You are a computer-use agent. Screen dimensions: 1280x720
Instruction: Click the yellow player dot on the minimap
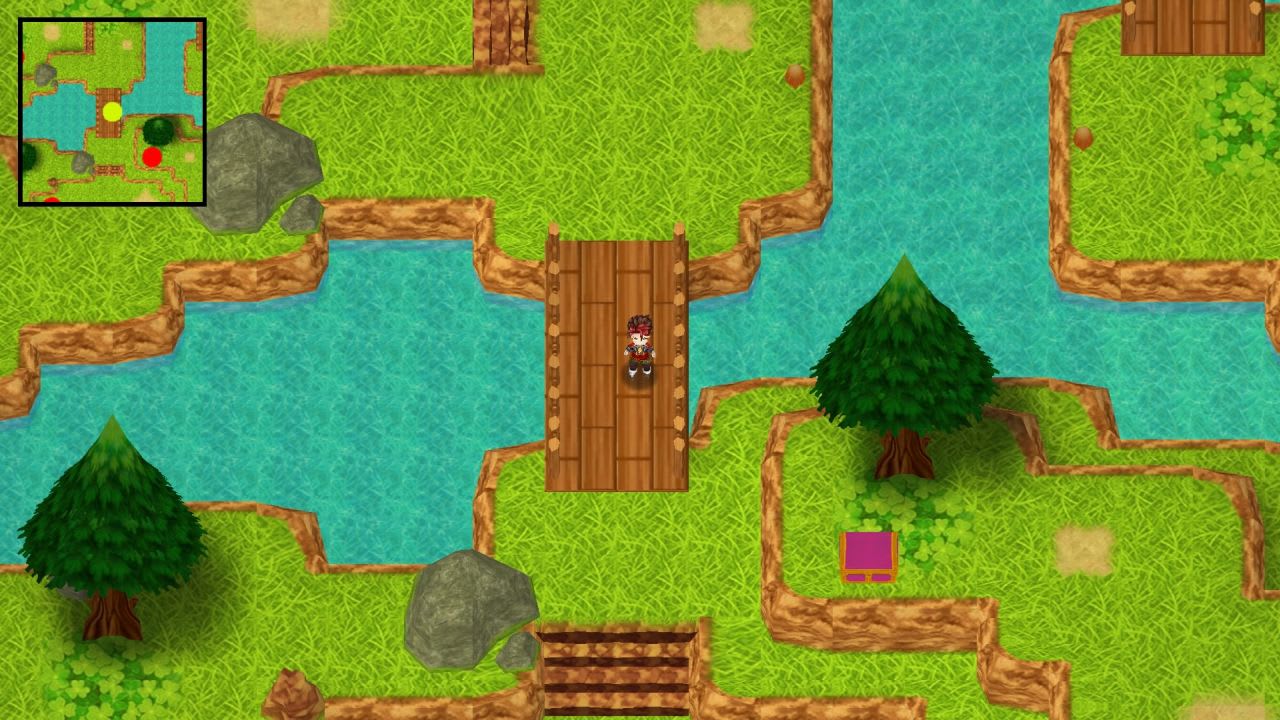click(x=112, y=113)
